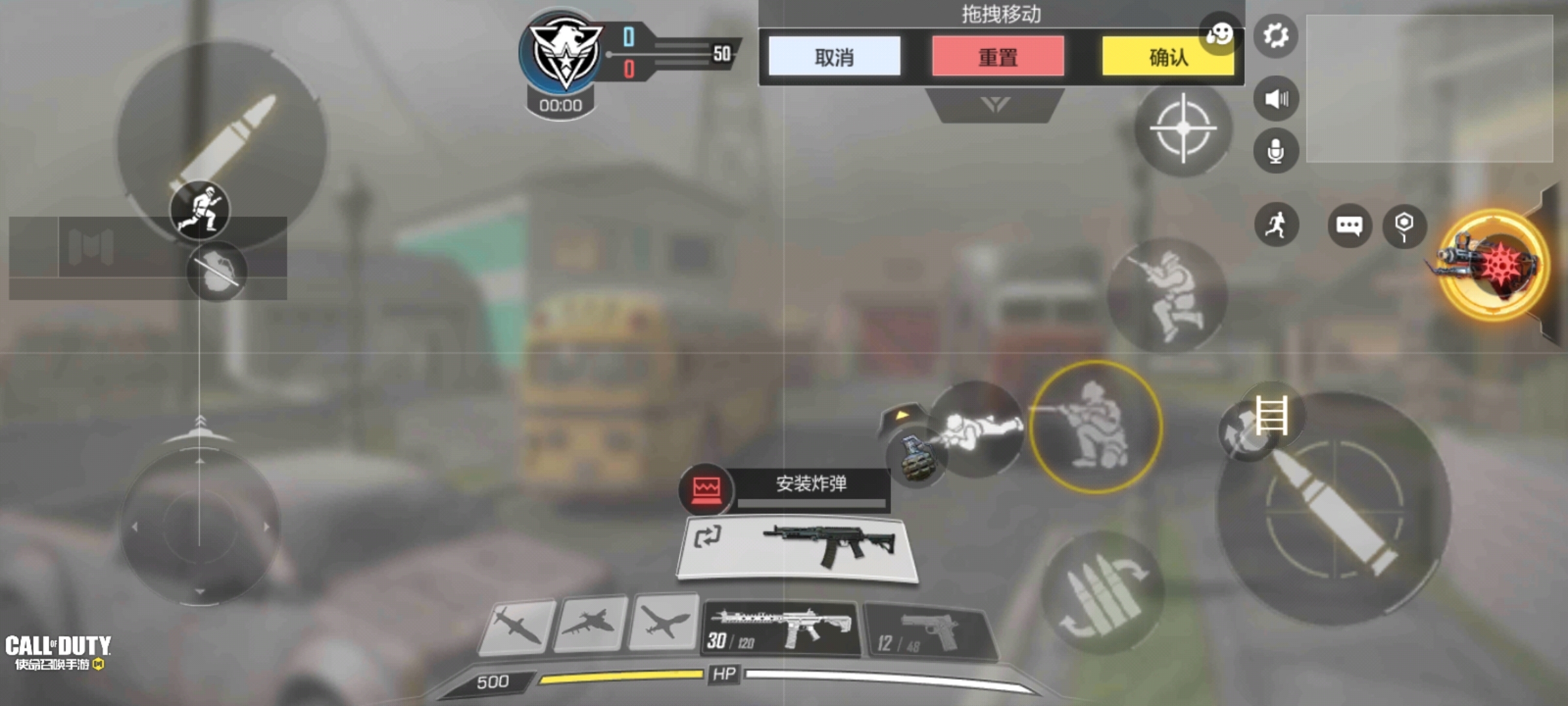Toggle the microphone icon
Screen dimensions: 1568x706
pos(1275,151)
